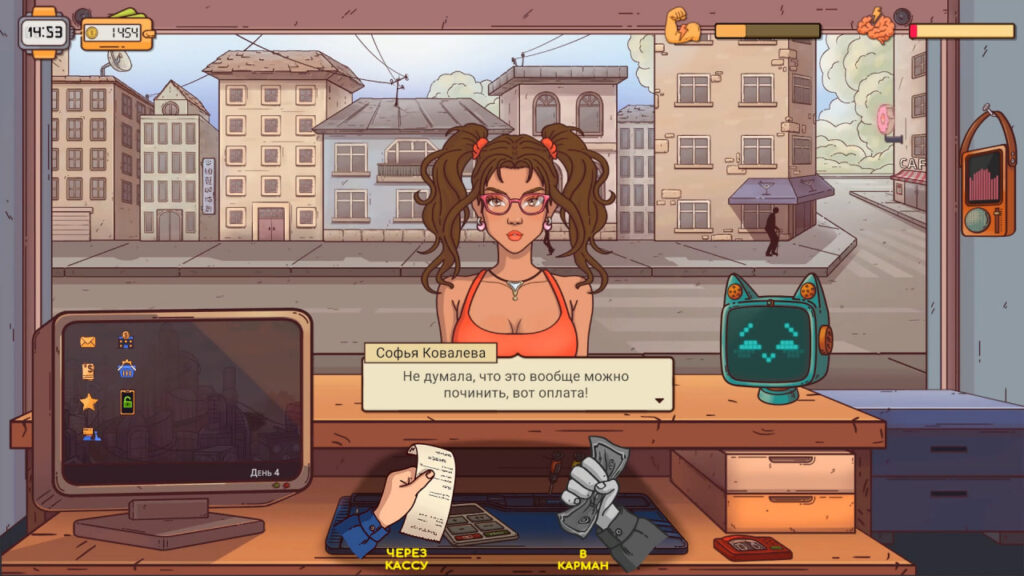This screenshot has width=1024, height=576.
Task: Open the blue shopping basket icon
Action: 126,370
